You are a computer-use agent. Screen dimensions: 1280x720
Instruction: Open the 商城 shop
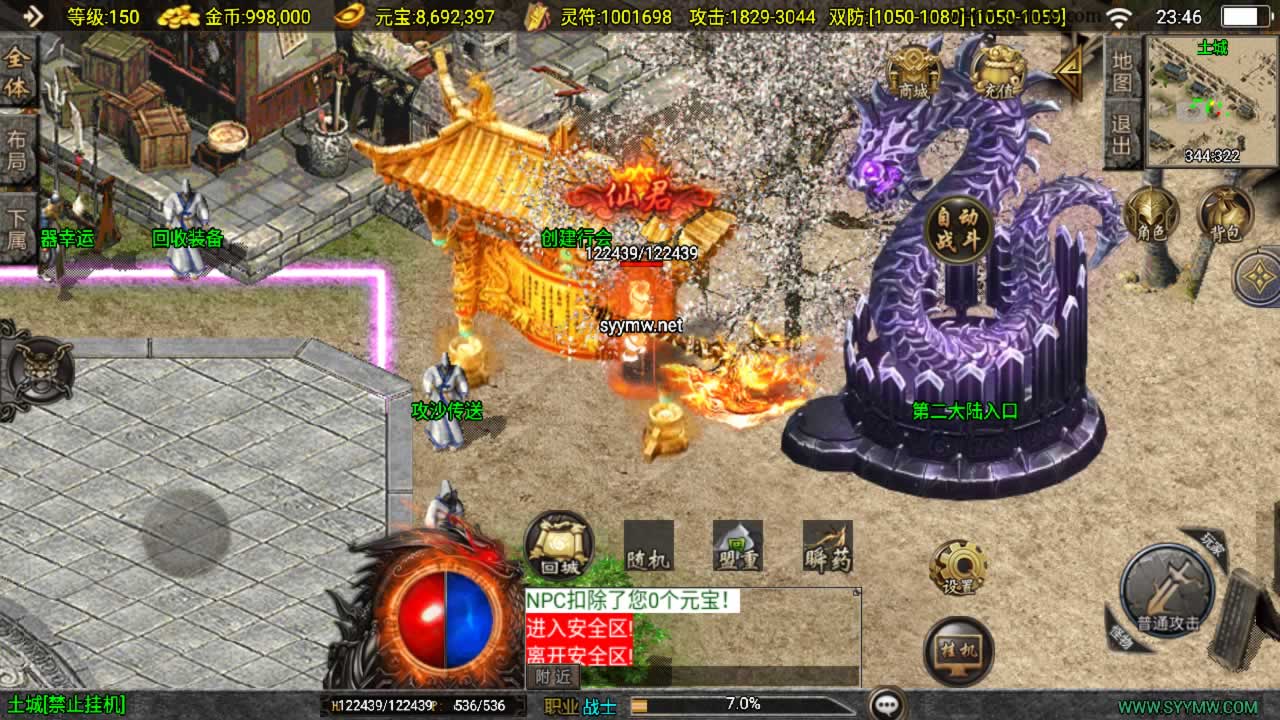tap(913, 70)
